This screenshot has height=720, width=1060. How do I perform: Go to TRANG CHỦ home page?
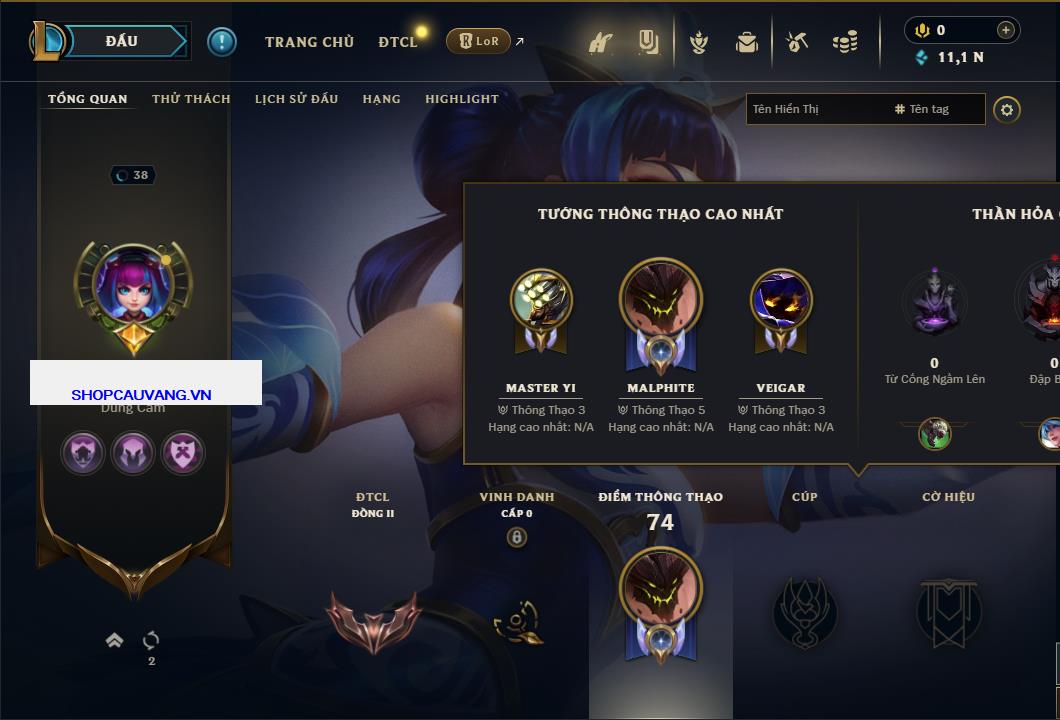[309, 42]
